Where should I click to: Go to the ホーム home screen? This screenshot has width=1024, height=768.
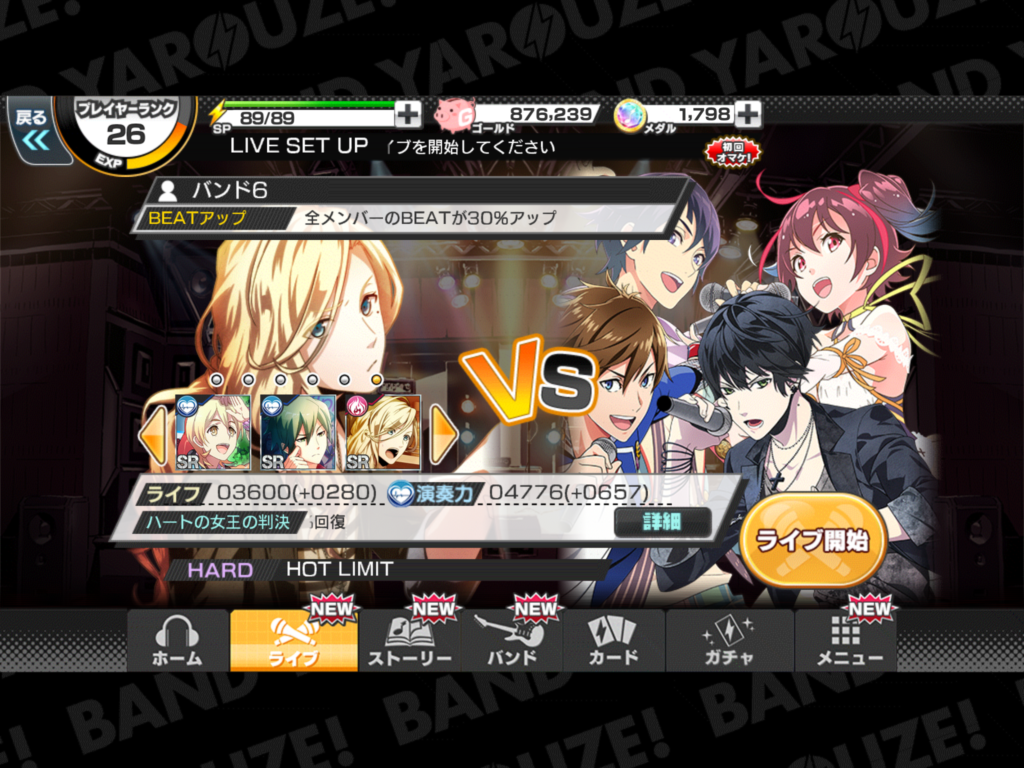(177, 641)
